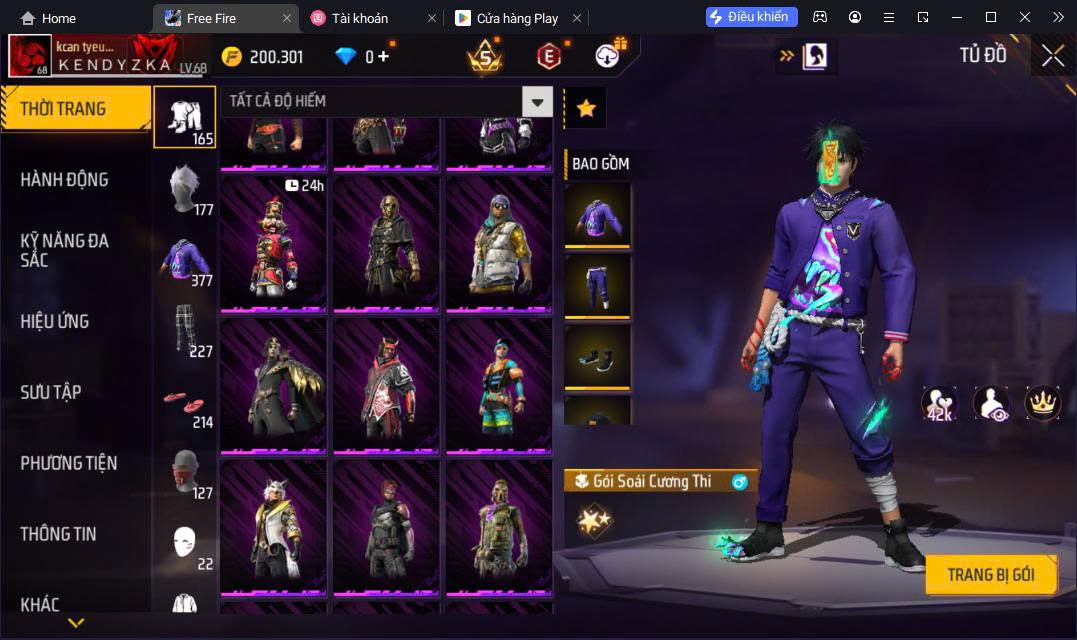Toggle the star favorites filter
This screenshot has width=1077, height=640.
[586, 108]
